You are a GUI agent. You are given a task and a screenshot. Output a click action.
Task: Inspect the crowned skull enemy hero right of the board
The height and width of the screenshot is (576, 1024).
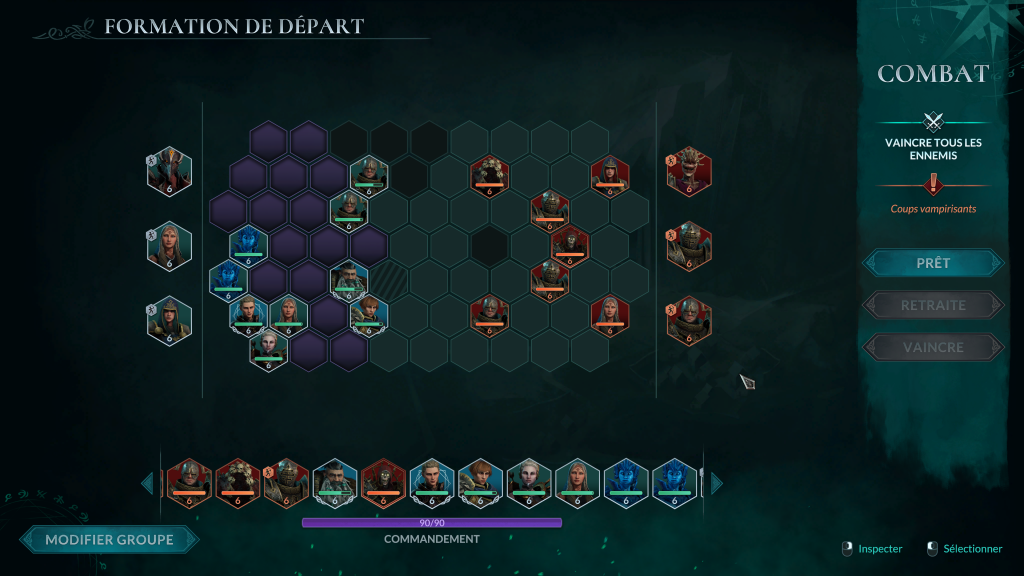[689, 171]
